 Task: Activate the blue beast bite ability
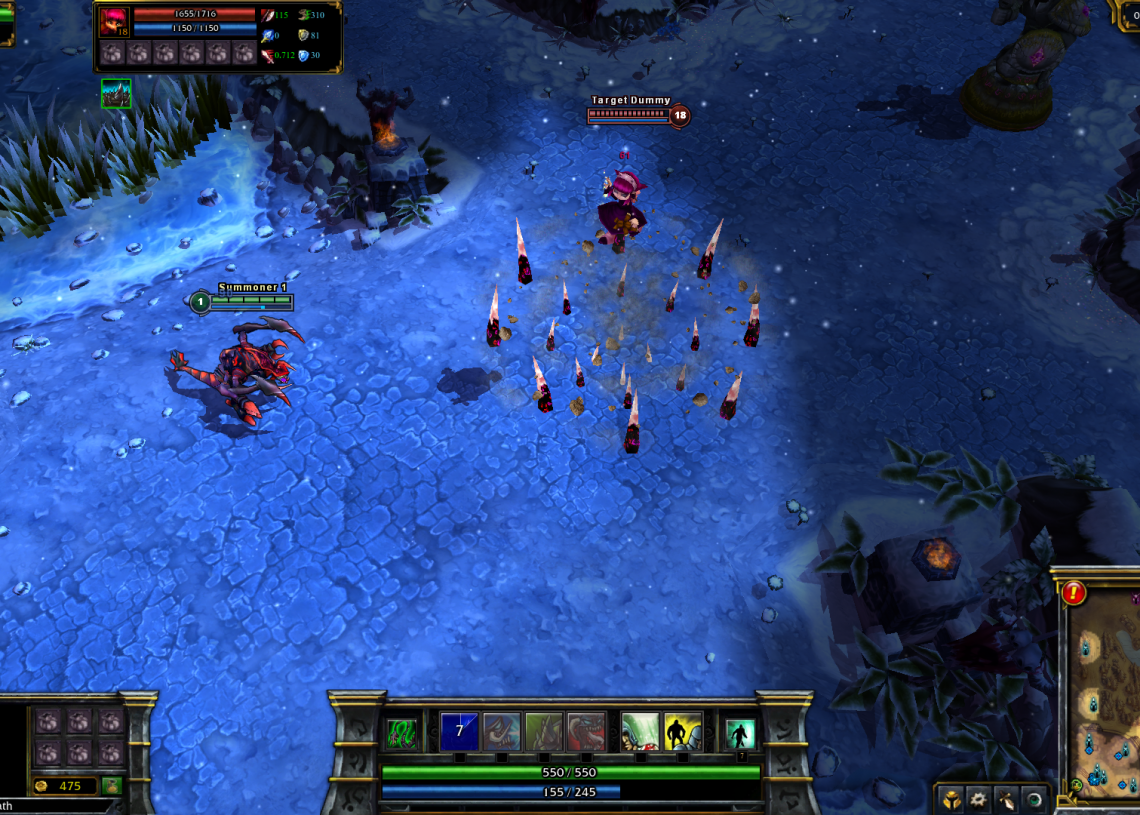502,732
